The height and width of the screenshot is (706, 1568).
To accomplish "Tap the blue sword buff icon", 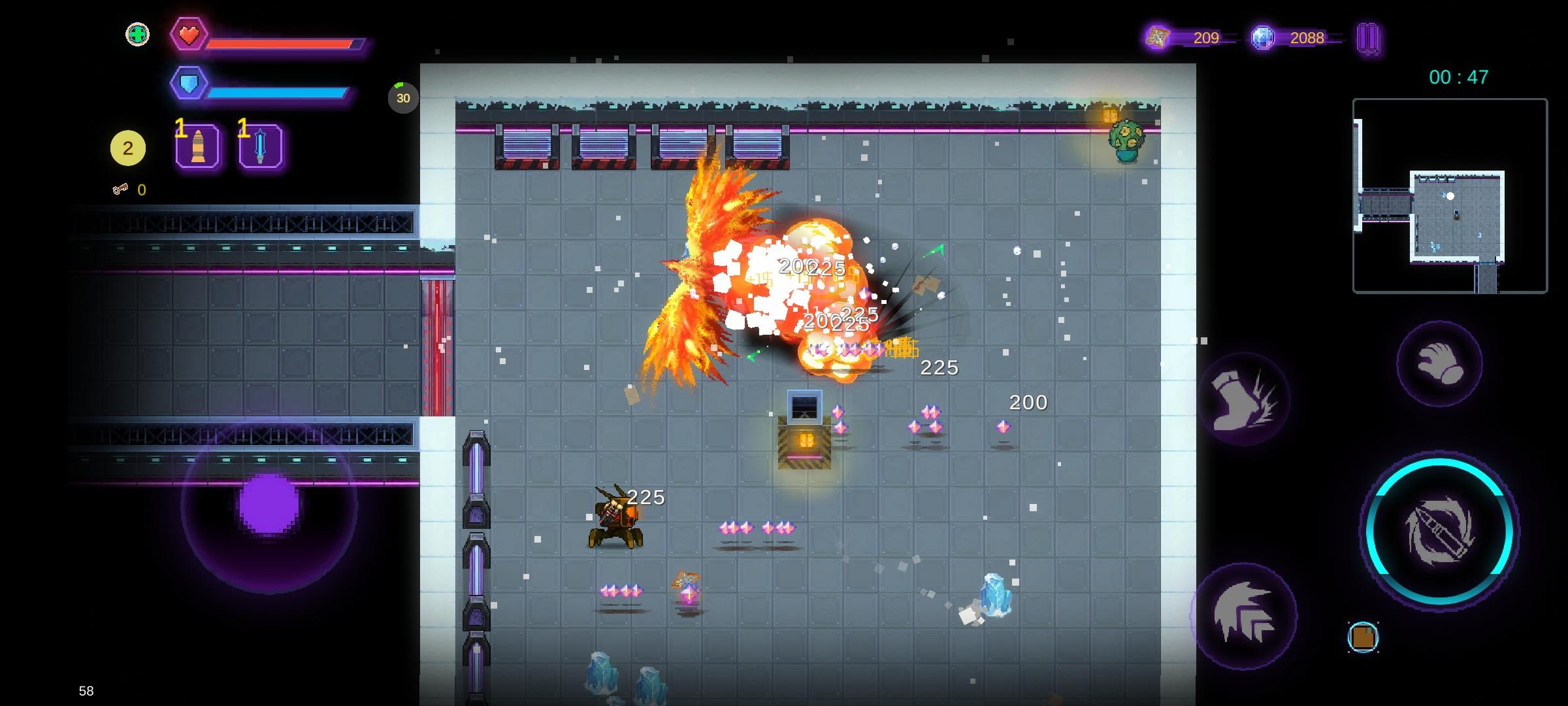I will point(260,146).
